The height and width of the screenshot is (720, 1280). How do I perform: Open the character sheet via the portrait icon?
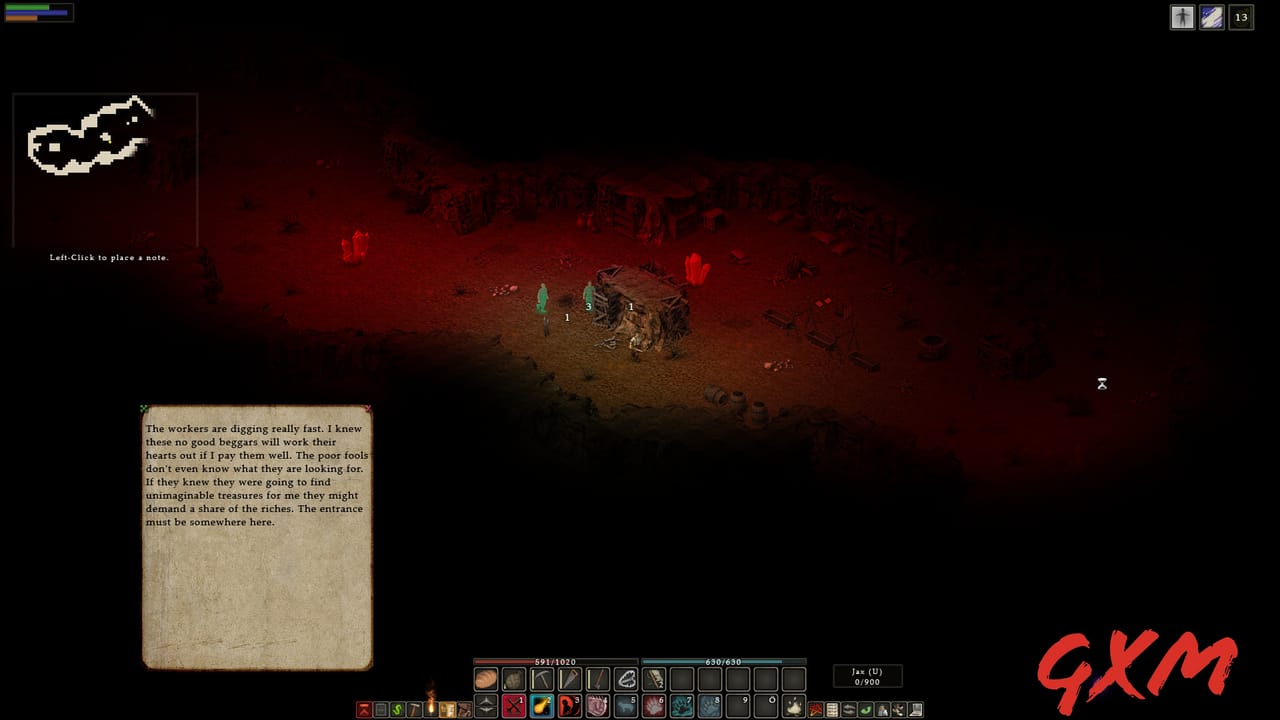point(883,710)
